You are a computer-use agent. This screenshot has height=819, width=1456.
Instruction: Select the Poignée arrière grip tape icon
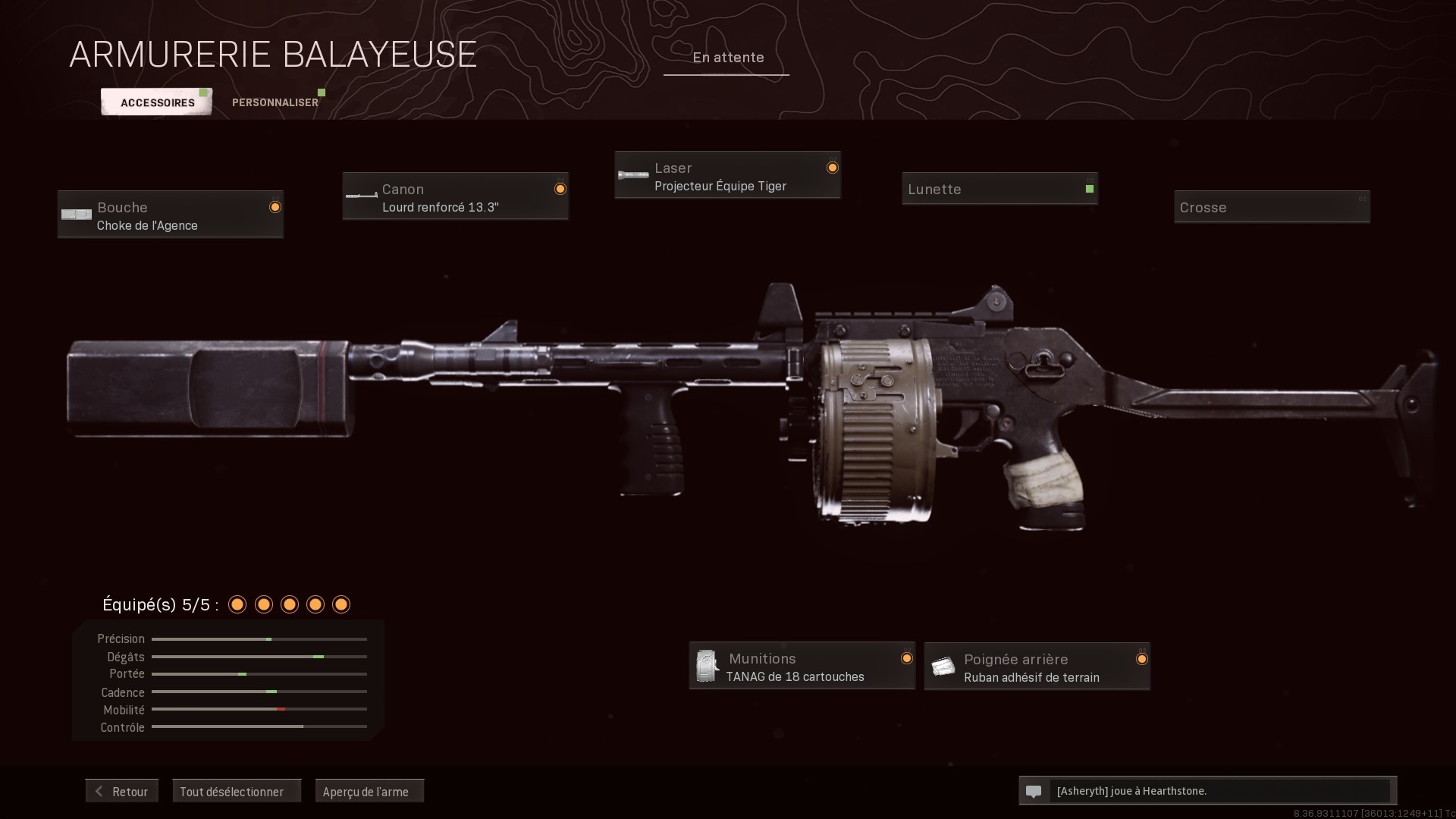tap(944, 666)
